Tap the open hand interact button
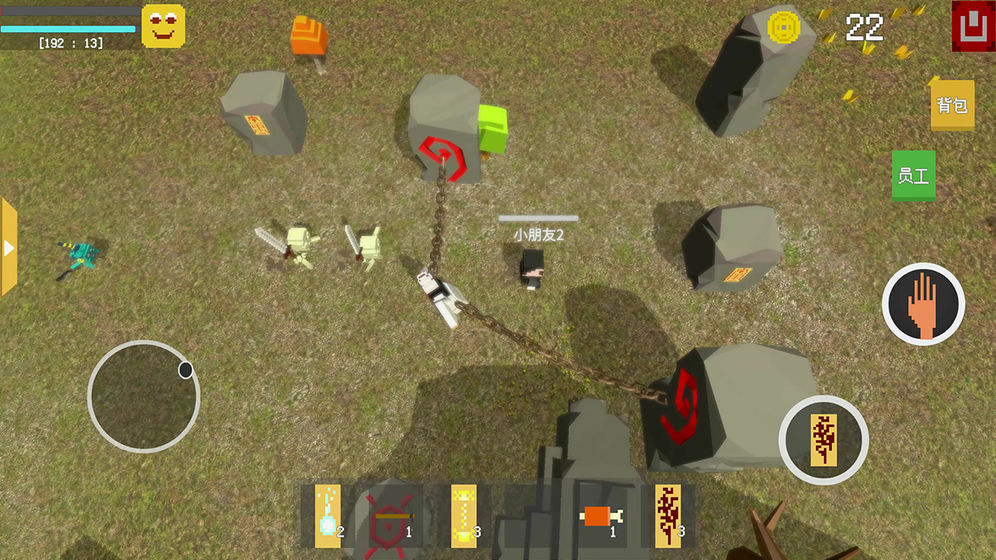 (x=923, y=304)
